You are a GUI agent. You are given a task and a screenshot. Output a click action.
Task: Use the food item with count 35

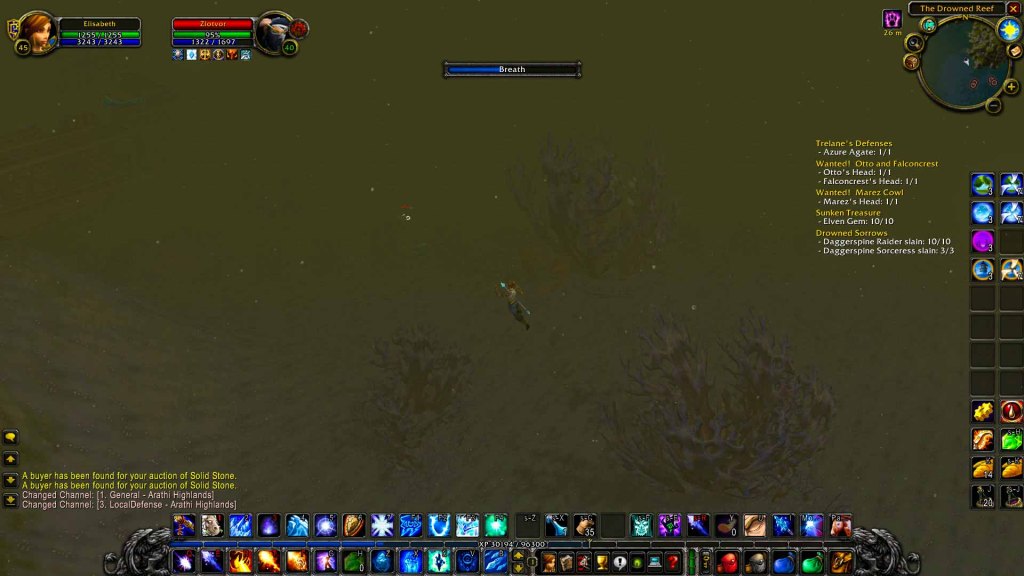pyautogui.click(x=585, y=525)
